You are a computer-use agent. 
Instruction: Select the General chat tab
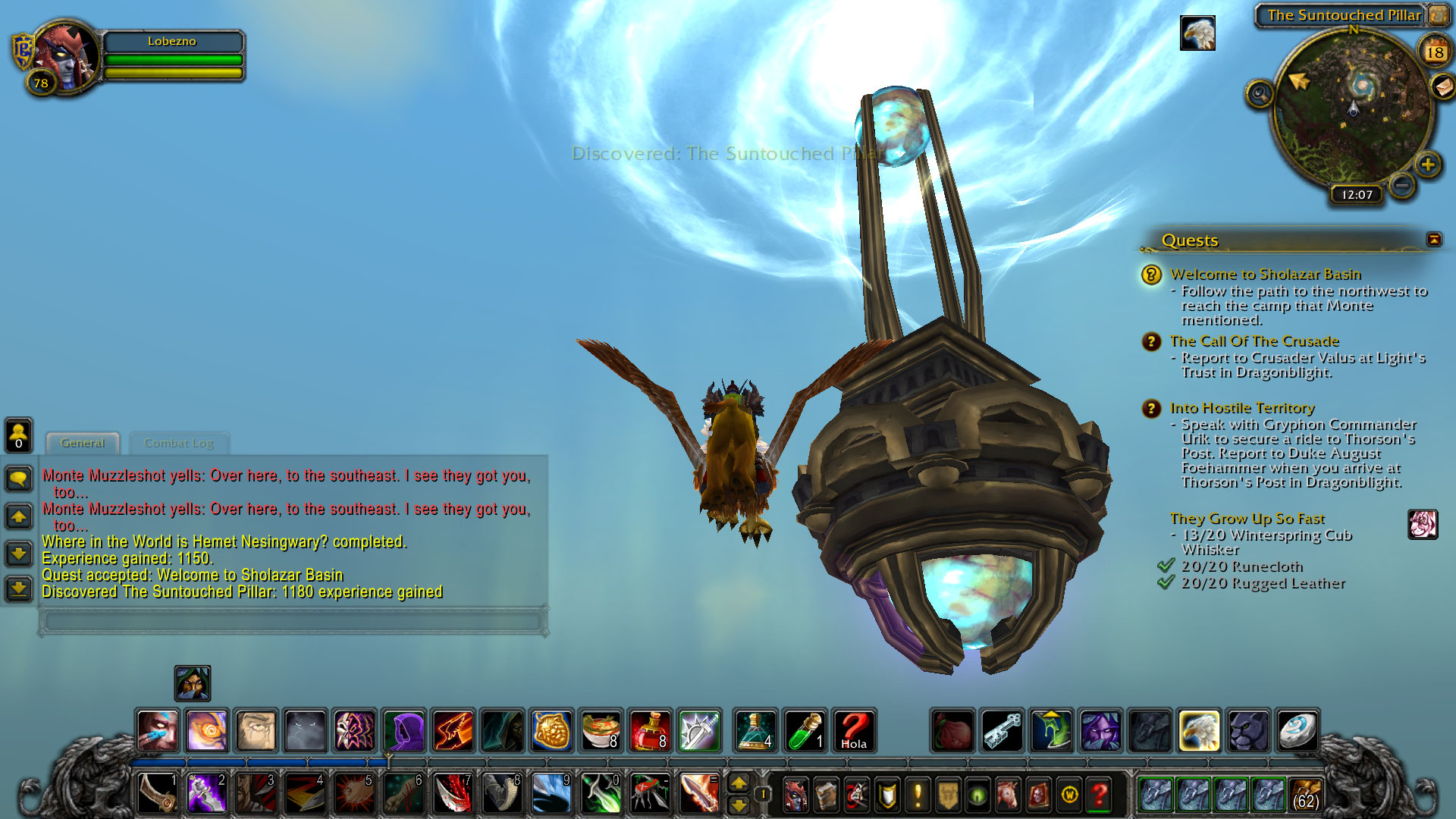pyautogui.click(x=83, y=443)
